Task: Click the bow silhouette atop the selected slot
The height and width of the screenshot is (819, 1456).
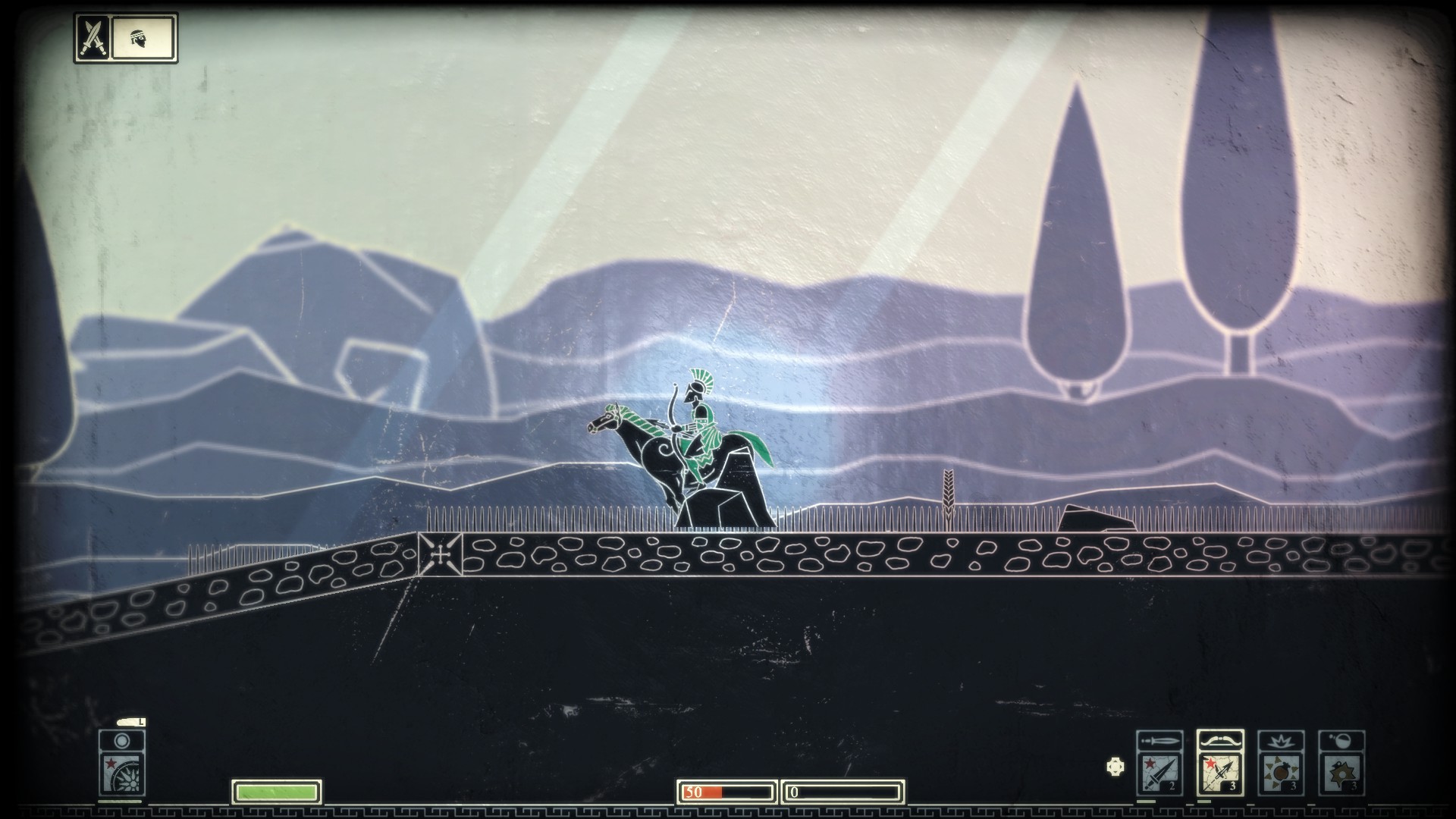Action: point(1219,740)
